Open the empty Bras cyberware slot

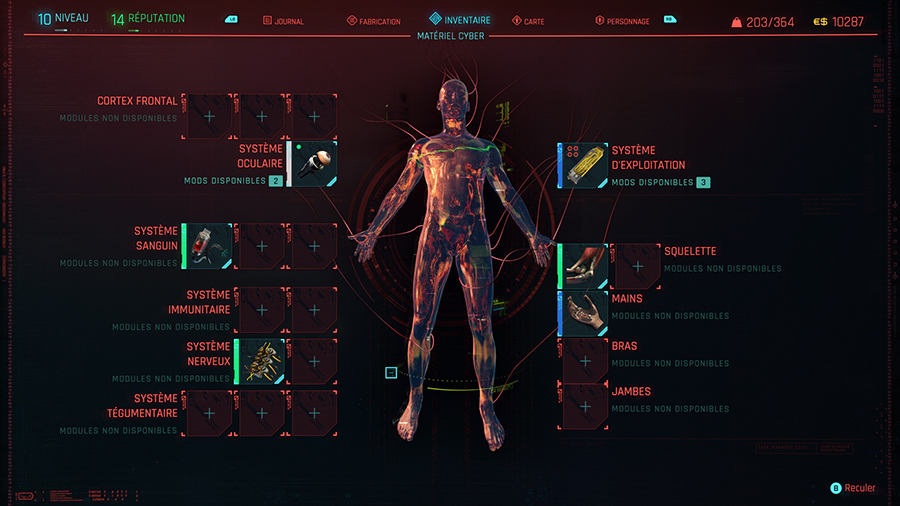click(x=585, y=361)
